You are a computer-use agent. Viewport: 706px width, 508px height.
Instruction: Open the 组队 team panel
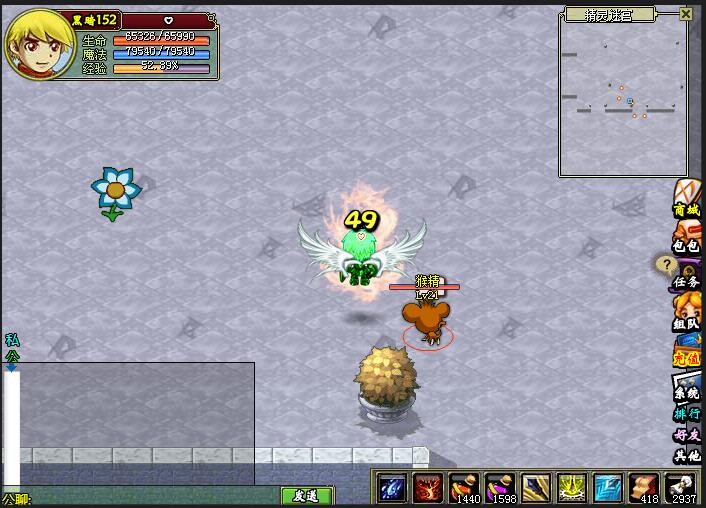687,316
